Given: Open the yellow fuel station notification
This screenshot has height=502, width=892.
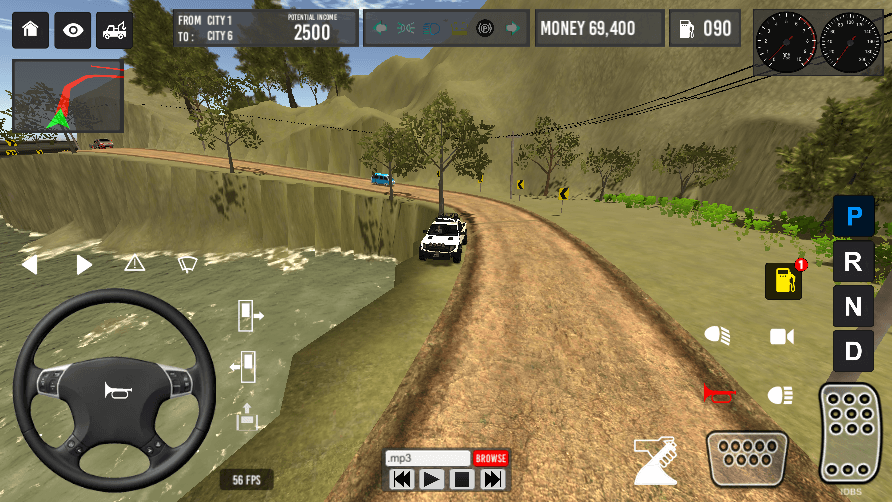Looking at the screenshot, I should pyautogui.click(x=784, y=281).
